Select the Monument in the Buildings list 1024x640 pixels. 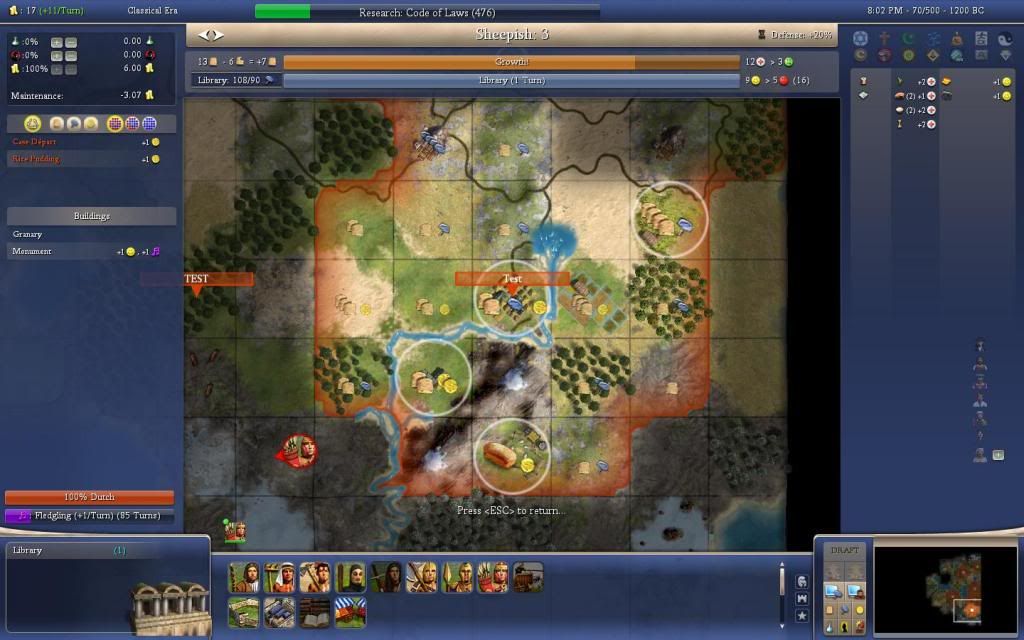tap(31, 252)
